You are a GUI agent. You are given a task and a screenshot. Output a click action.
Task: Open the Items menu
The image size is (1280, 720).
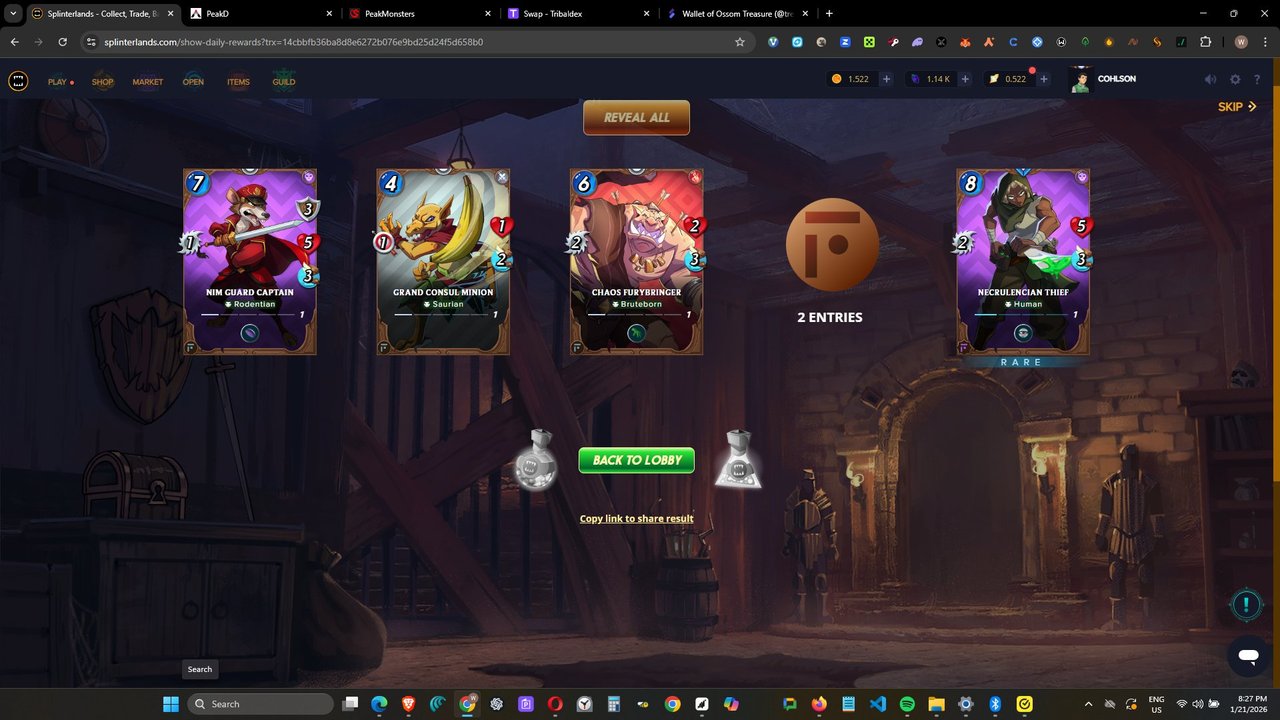238,82
